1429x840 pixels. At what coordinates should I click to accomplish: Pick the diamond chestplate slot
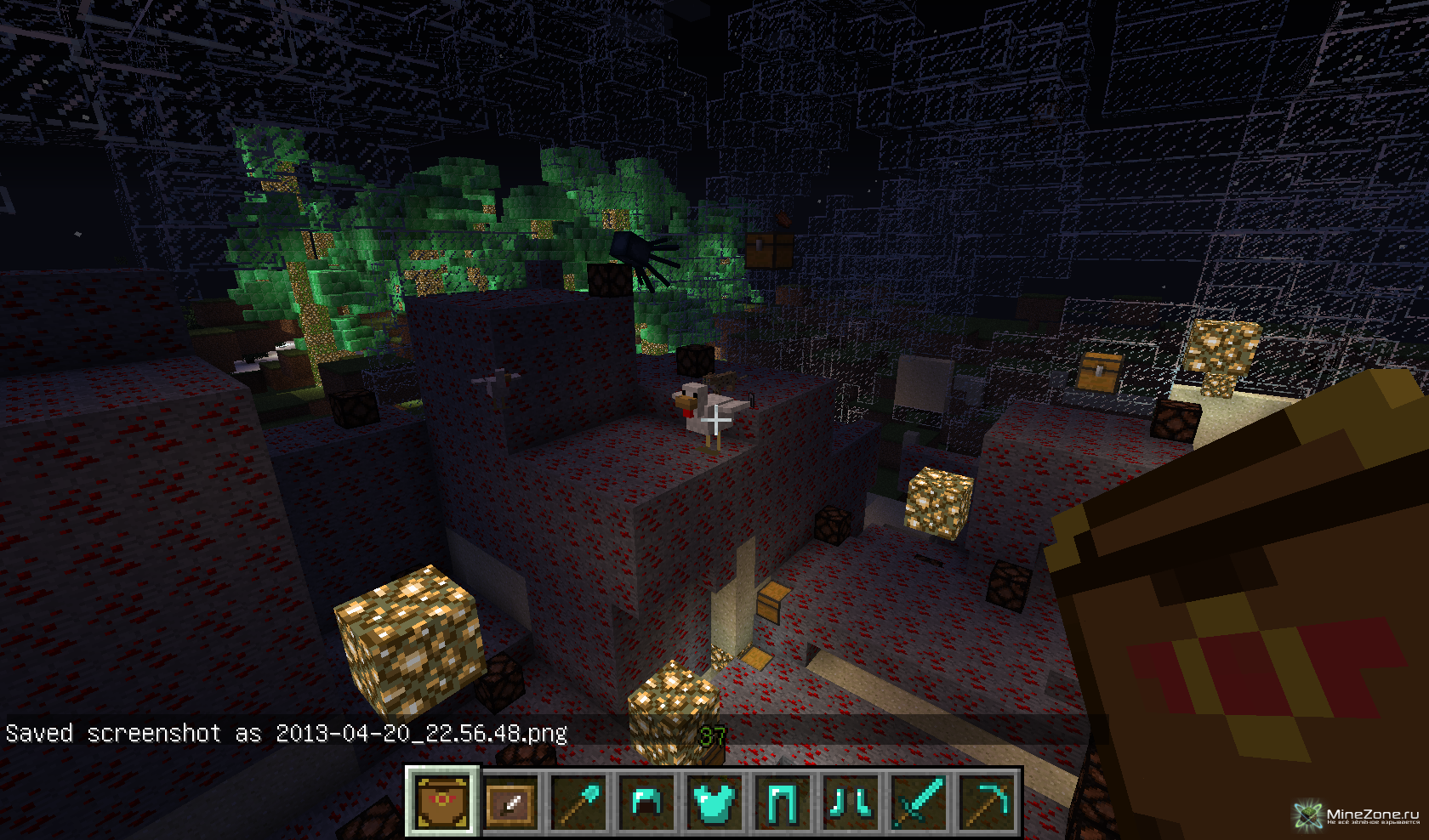(714, 802)
